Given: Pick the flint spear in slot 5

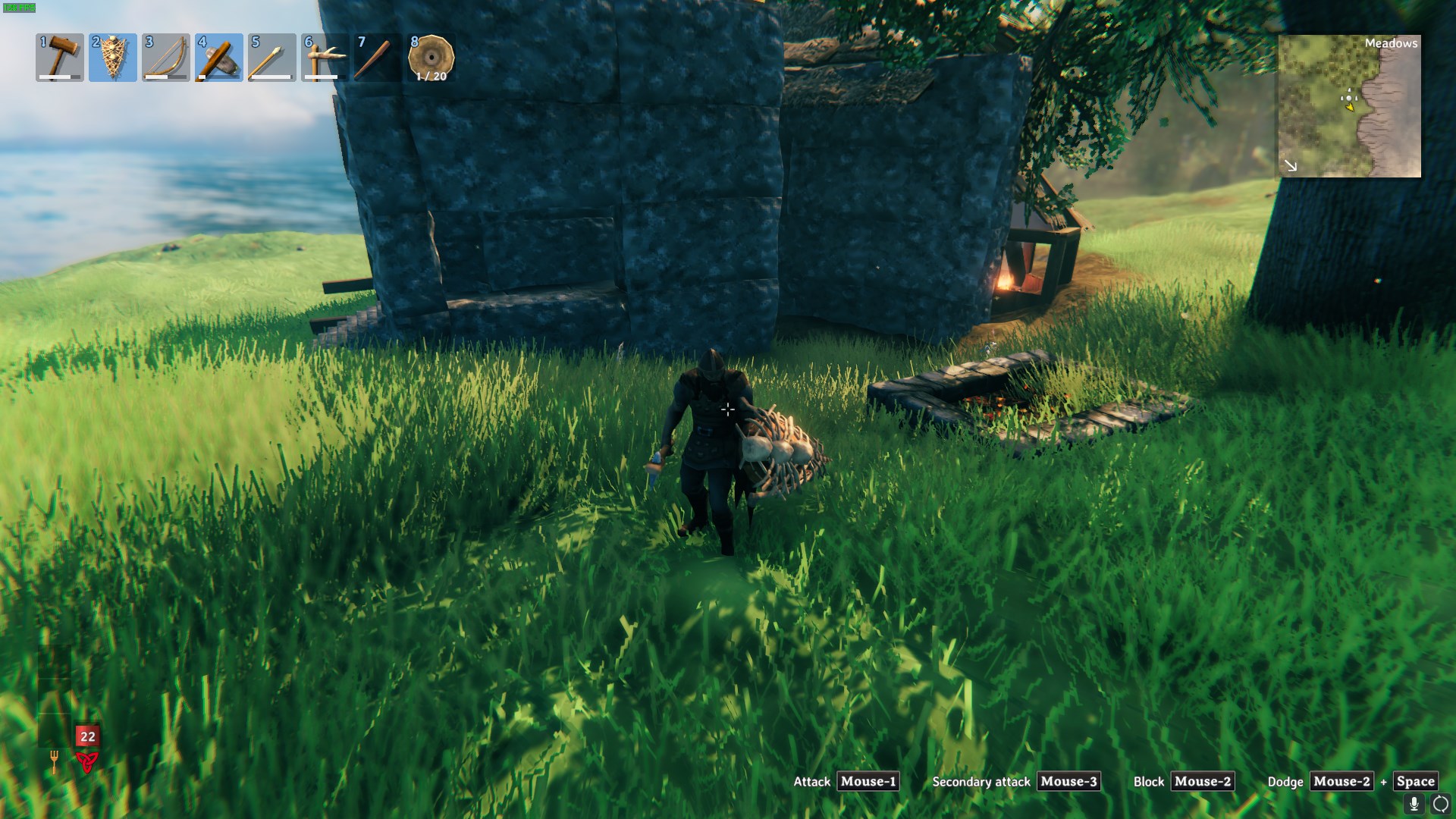Looking at the screenshot, I should pos(272,58).
